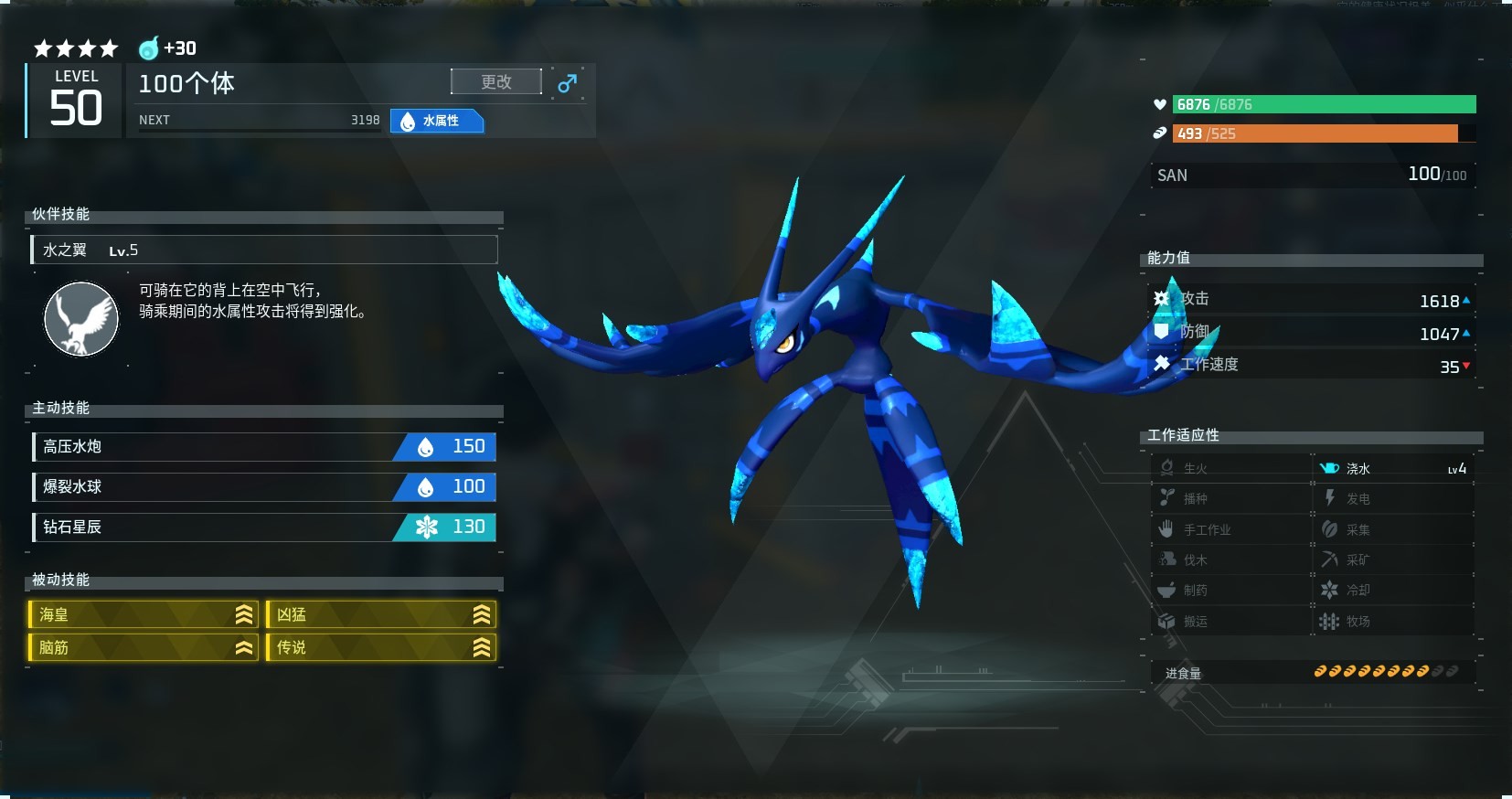The width and height of the screenshot is (1512, 799).
Task: Select the 传说 passive skill
Action: (381, 647)
